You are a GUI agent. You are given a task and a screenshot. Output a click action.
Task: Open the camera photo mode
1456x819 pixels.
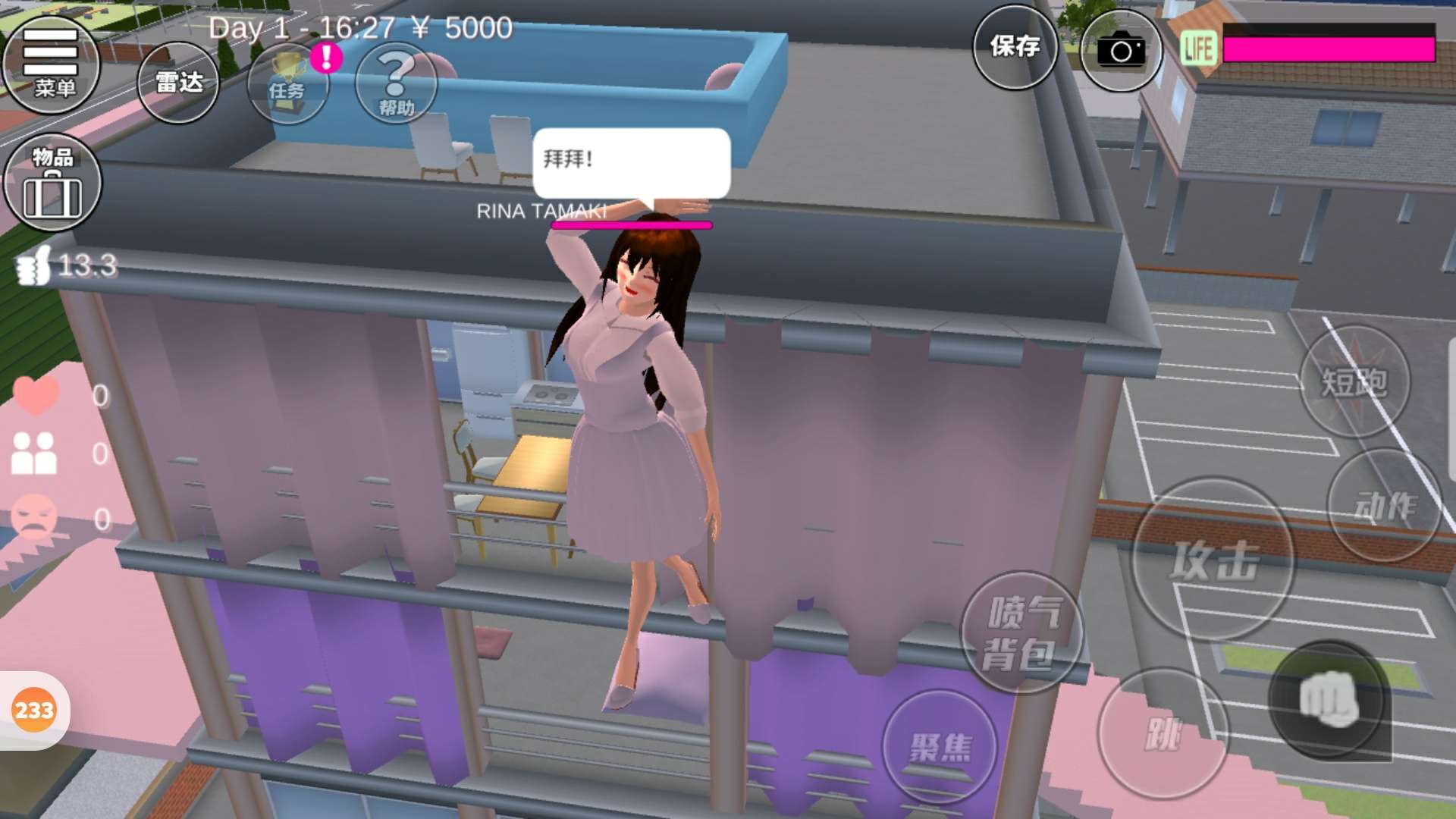(1121, 51)
